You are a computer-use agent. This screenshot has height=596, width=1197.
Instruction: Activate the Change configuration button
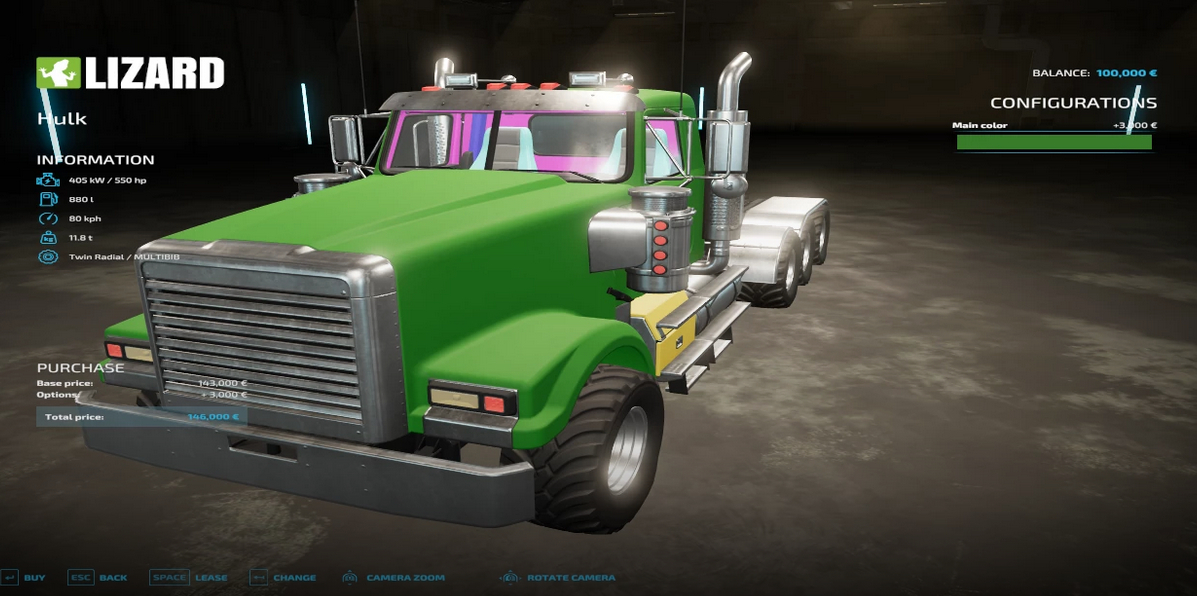(x=283, y=578)
